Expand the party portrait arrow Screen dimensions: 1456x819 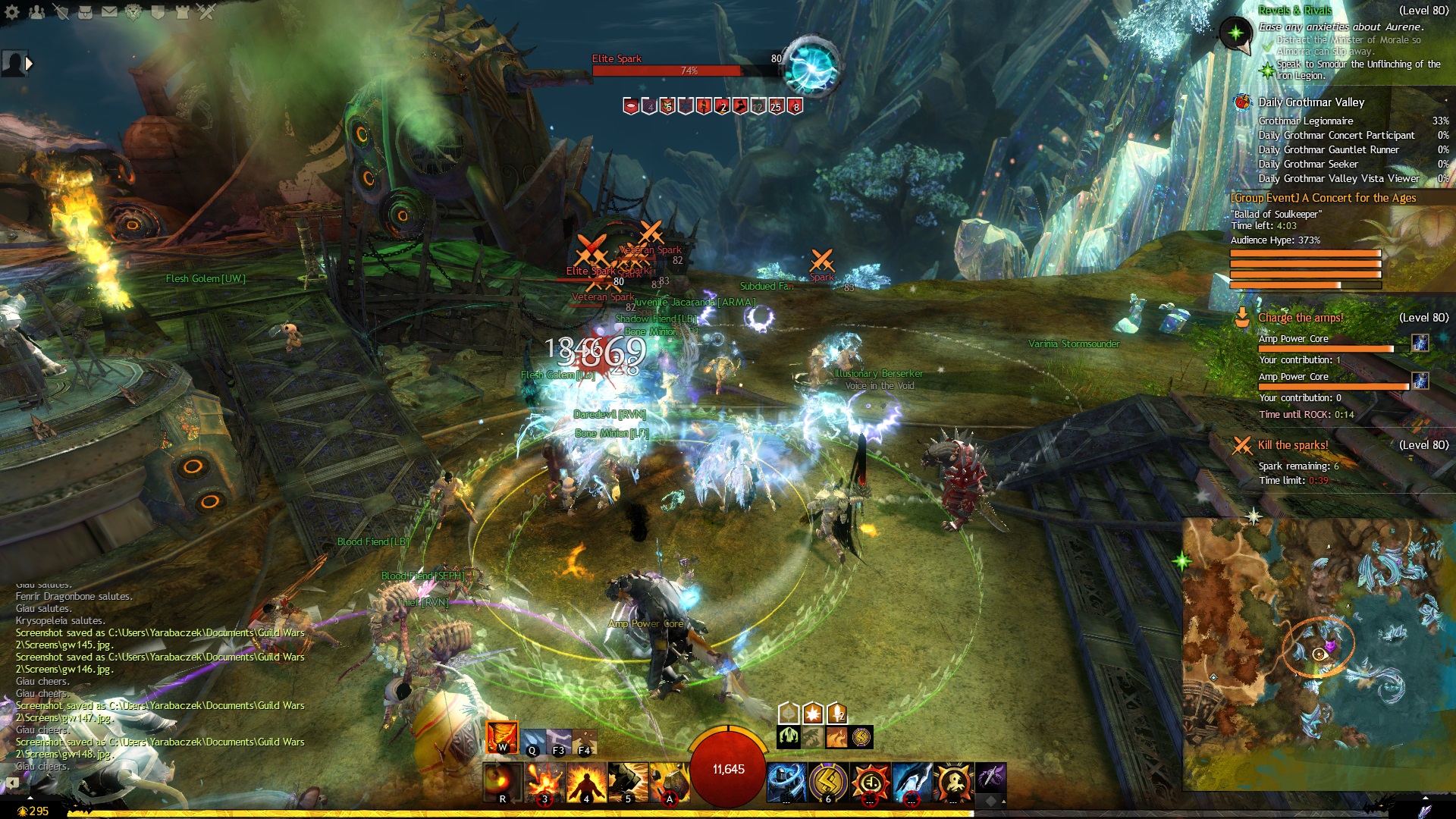coord(30,64)
